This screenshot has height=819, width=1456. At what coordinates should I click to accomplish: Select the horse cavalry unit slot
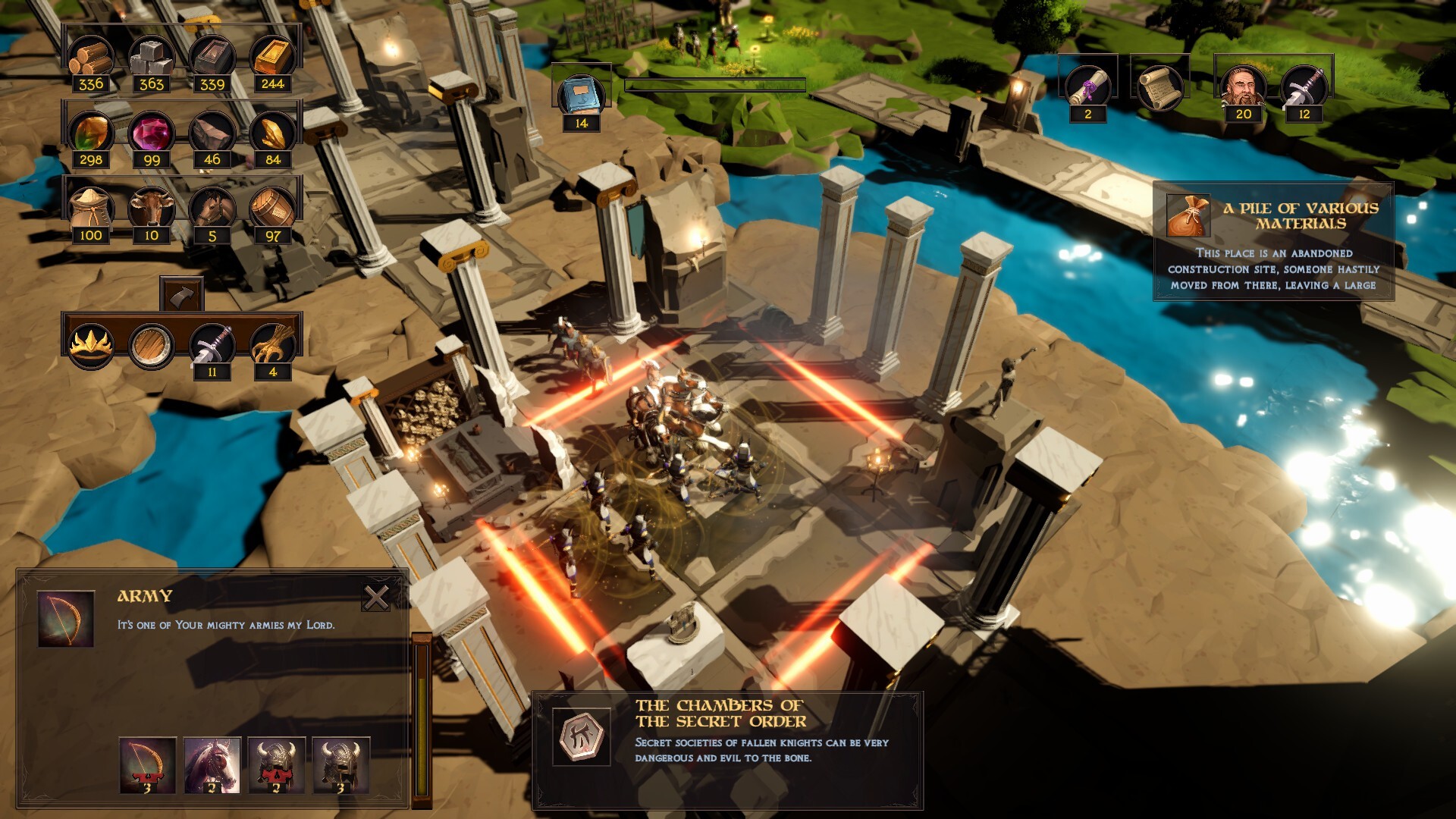[212, 764]
